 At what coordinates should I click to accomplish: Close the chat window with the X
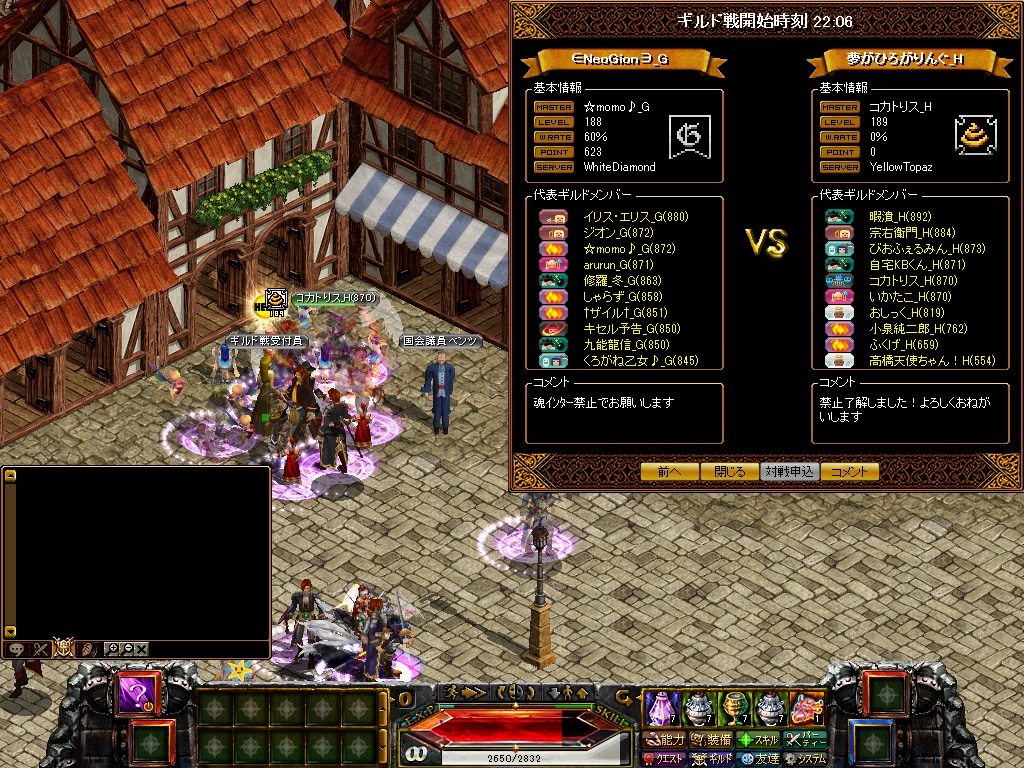[x=142, y=649]
